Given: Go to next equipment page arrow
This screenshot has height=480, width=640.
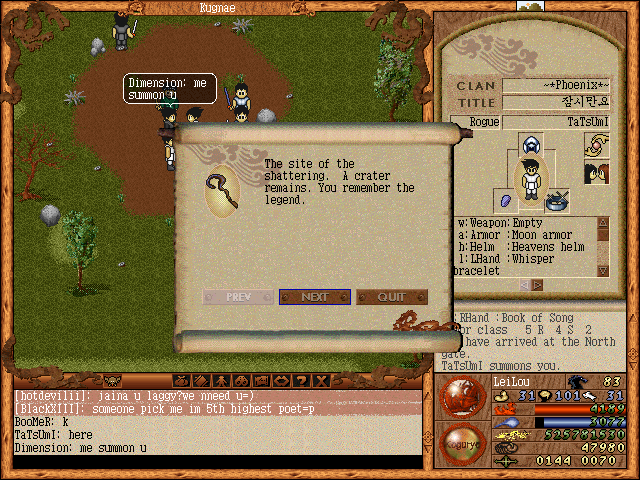Looking at the screenshot, I should coord(537,285).
